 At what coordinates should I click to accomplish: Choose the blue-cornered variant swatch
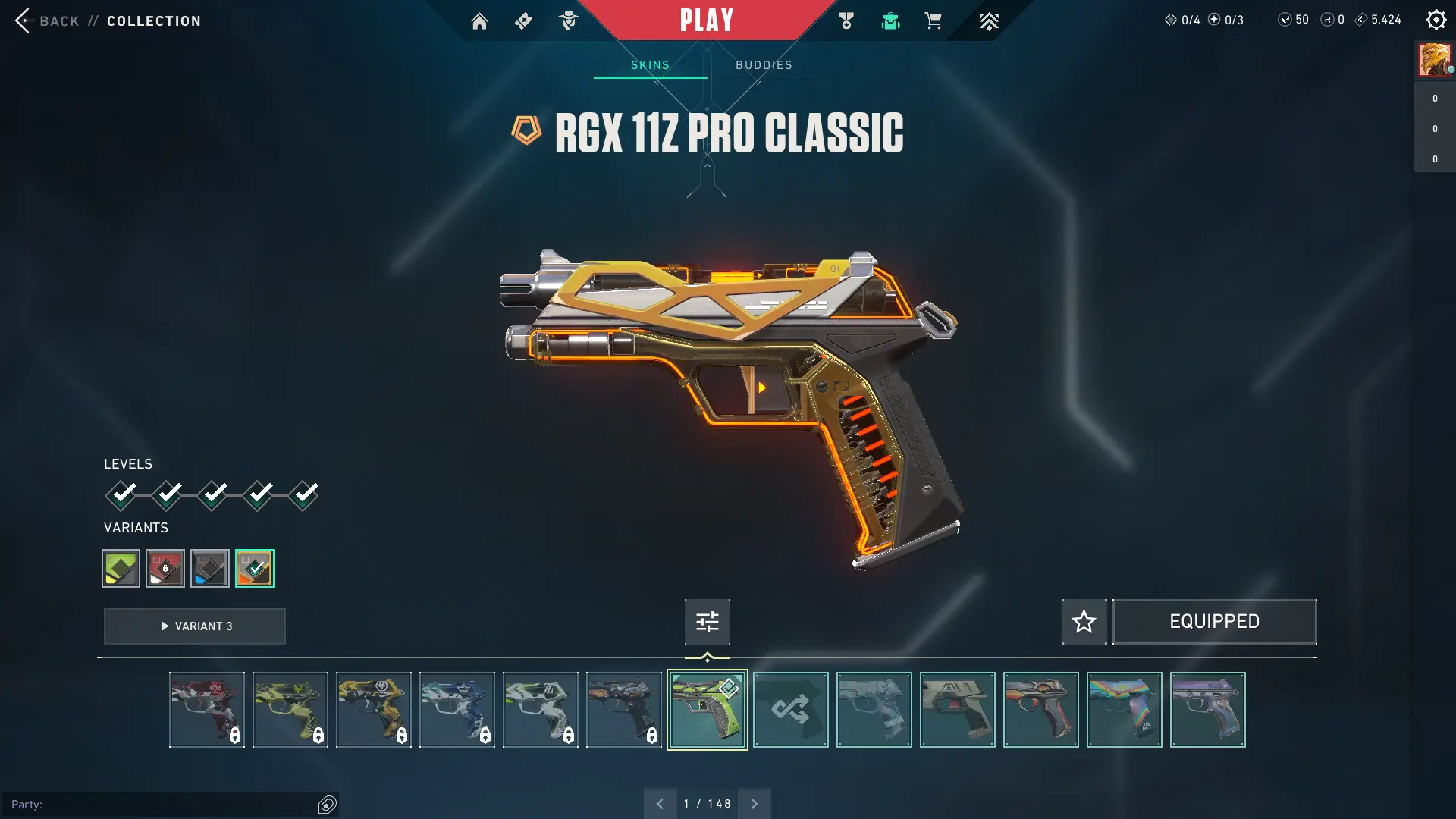coord(210,568)
